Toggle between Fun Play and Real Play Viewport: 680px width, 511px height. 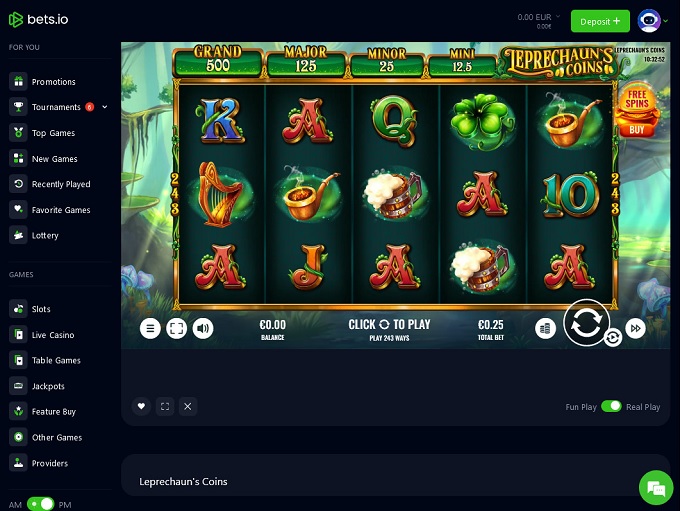(610, 407)
